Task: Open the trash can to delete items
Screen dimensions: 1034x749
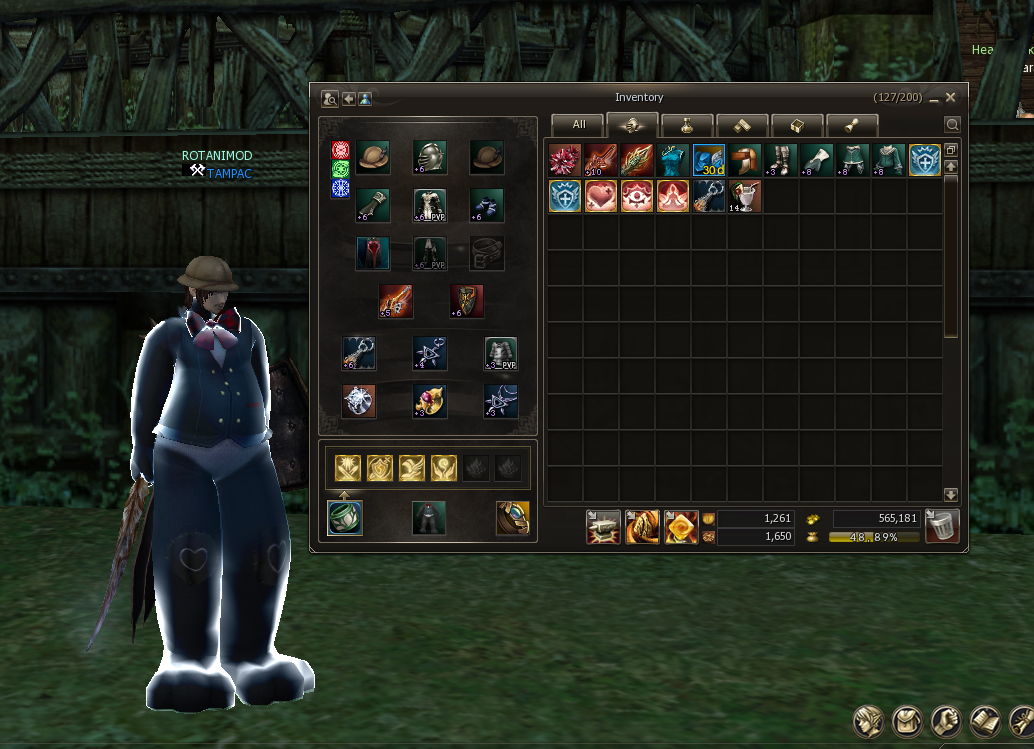Action: 942,525
